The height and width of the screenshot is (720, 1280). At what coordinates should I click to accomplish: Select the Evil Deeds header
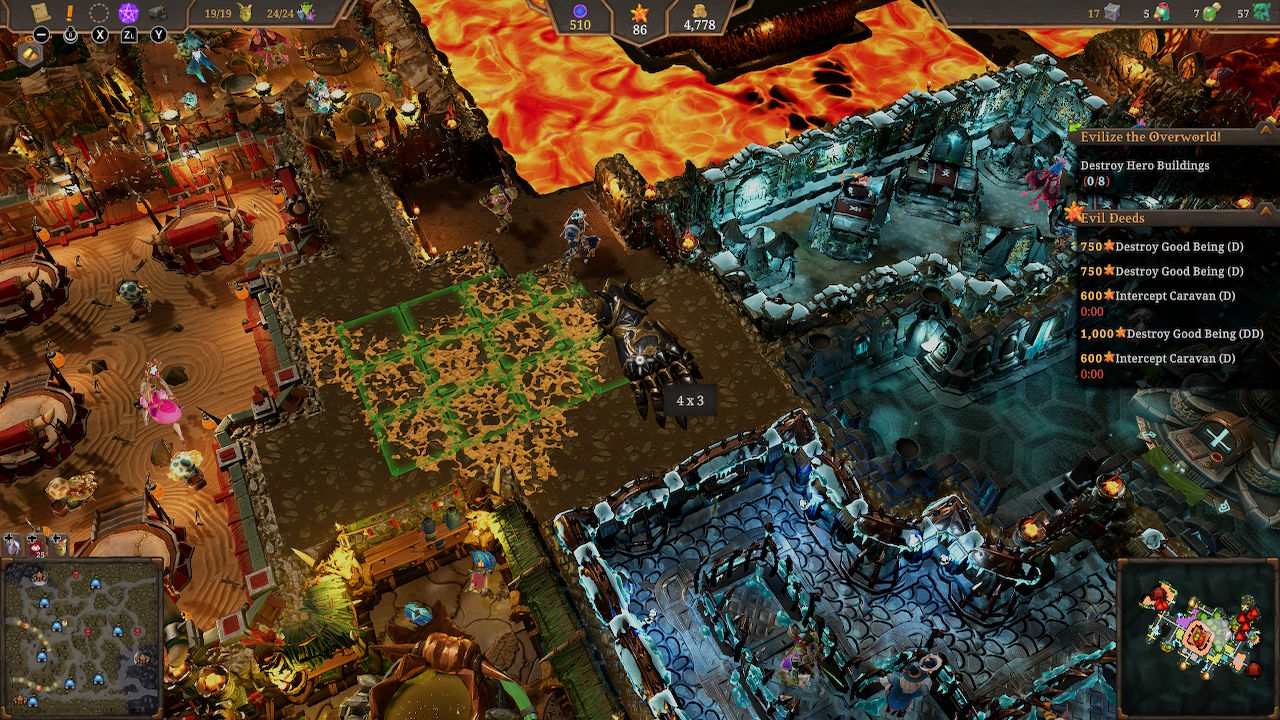click(1115, 218)
